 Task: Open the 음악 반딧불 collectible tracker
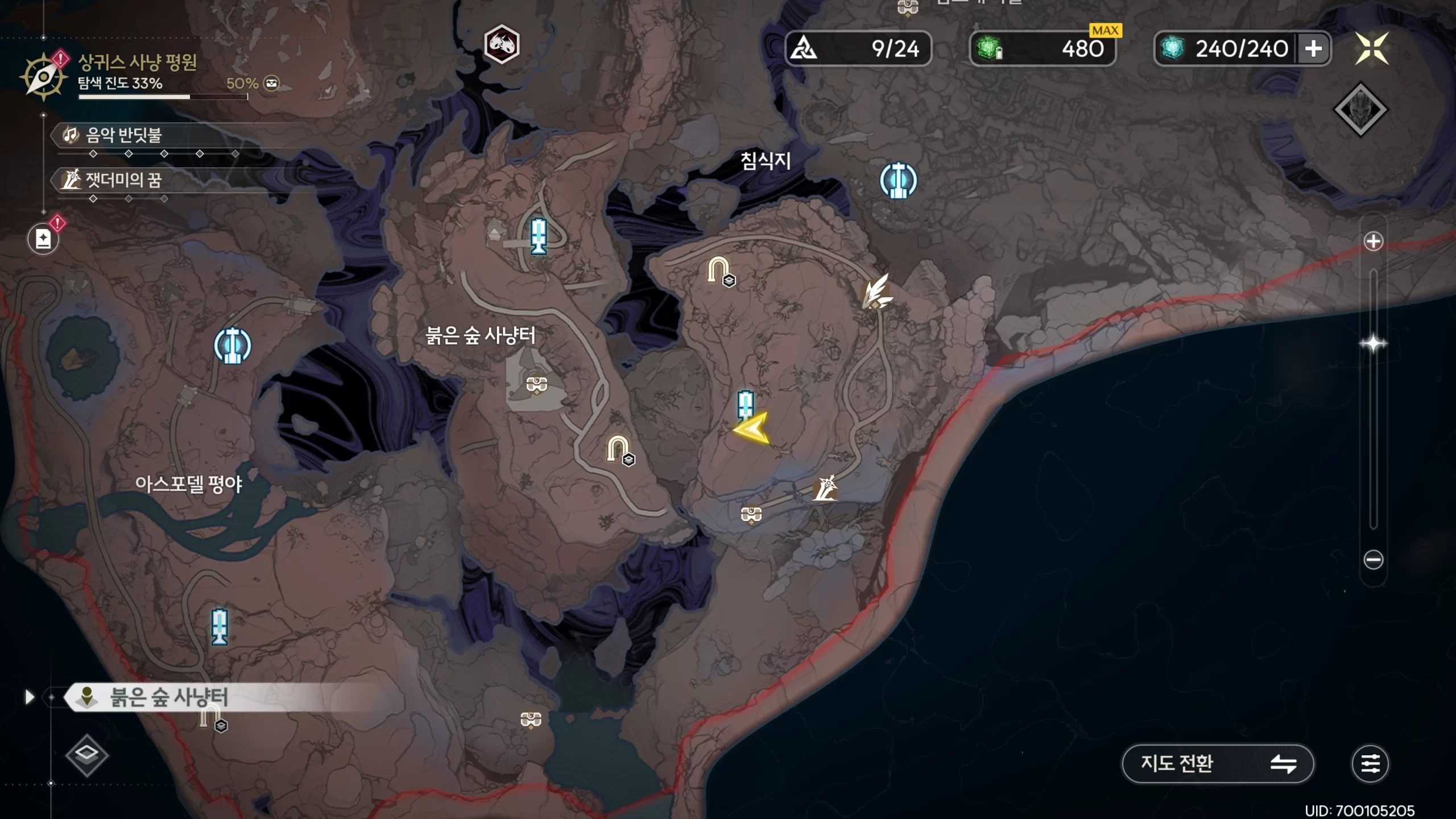(124, 135)
